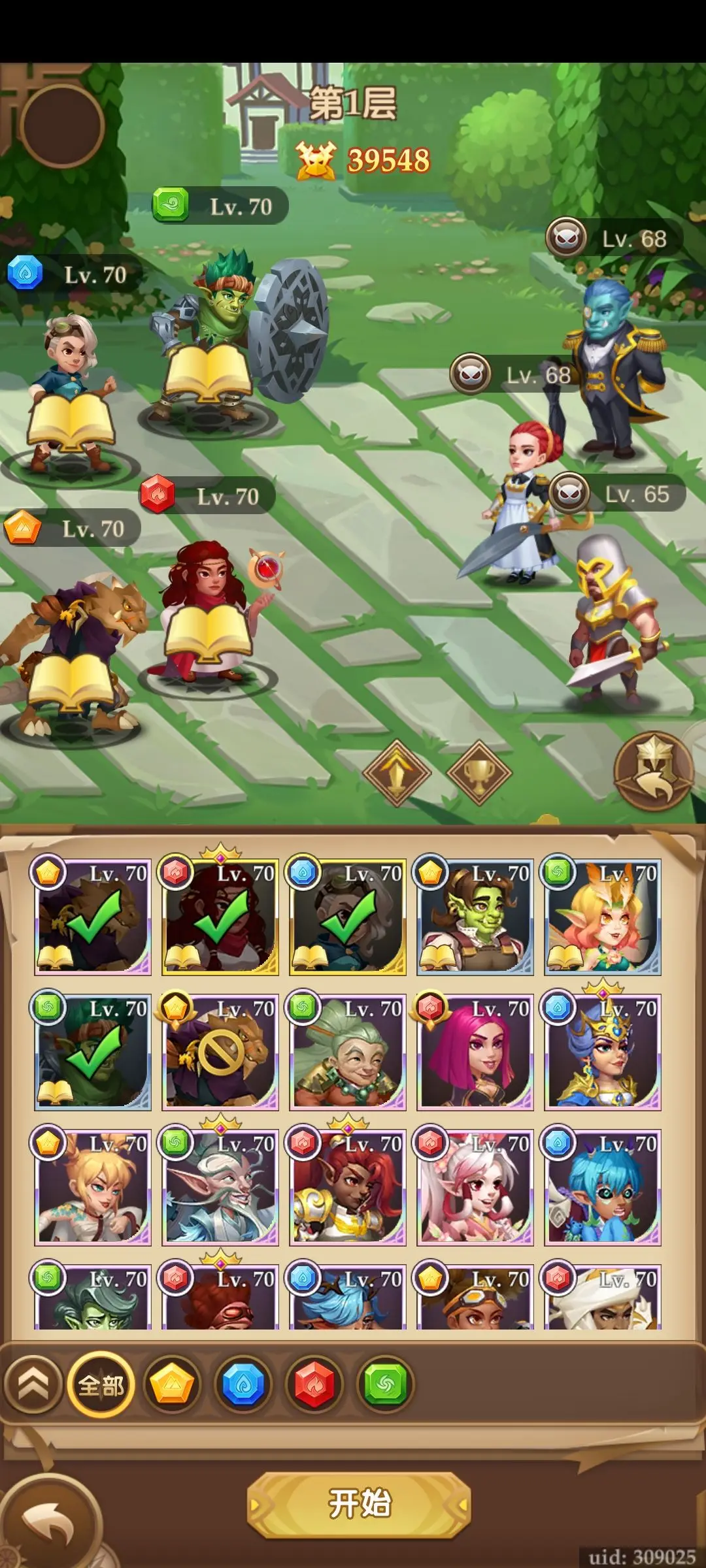Click the upward arrow diamond icon

coord(397,773)
